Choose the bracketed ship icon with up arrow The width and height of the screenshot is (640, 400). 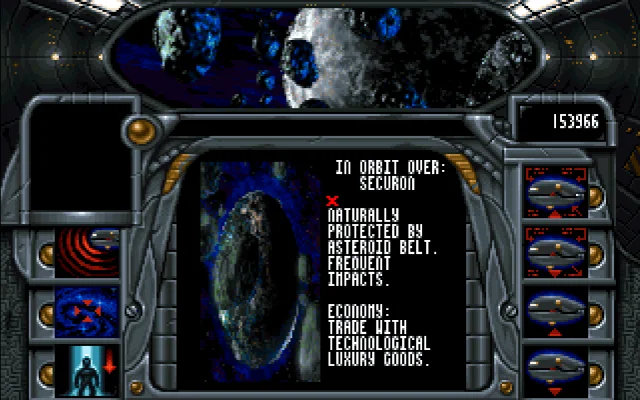click(553, 190)
